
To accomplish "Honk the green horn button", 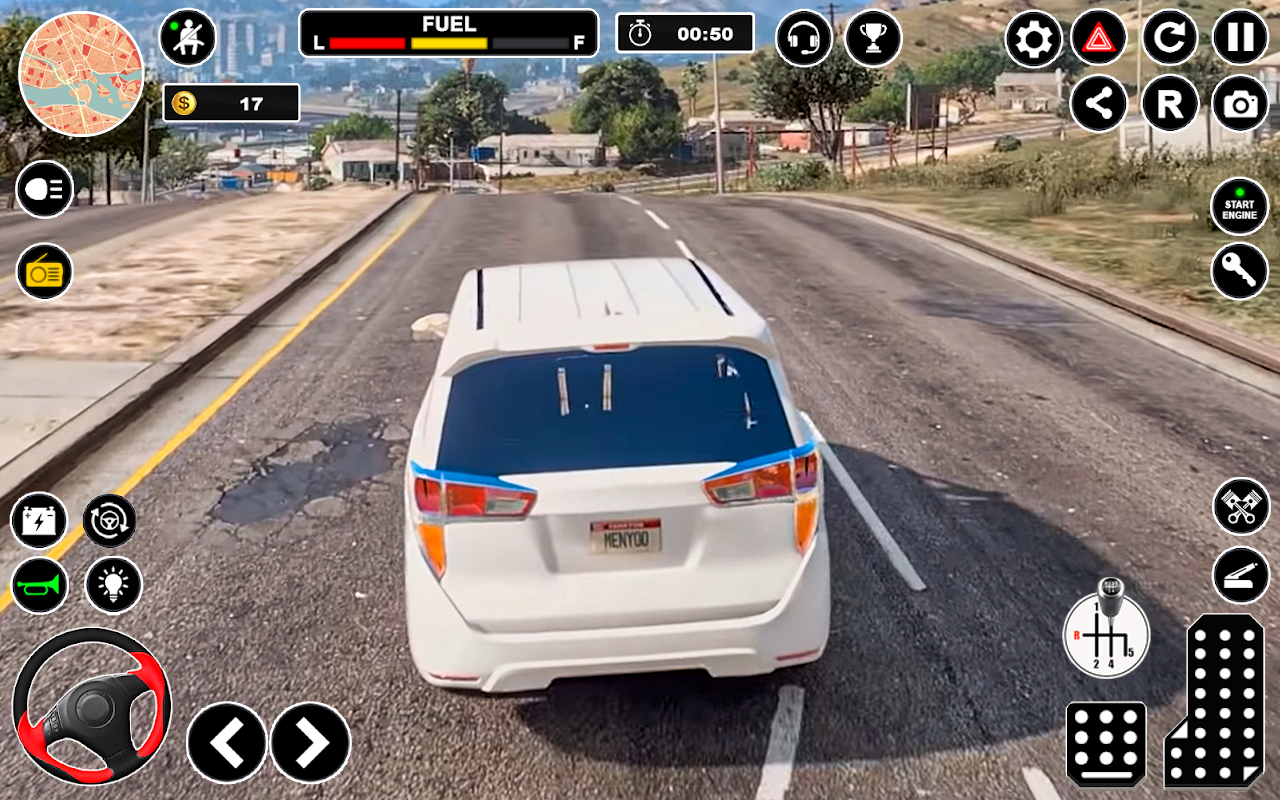I will coord(40,585).
